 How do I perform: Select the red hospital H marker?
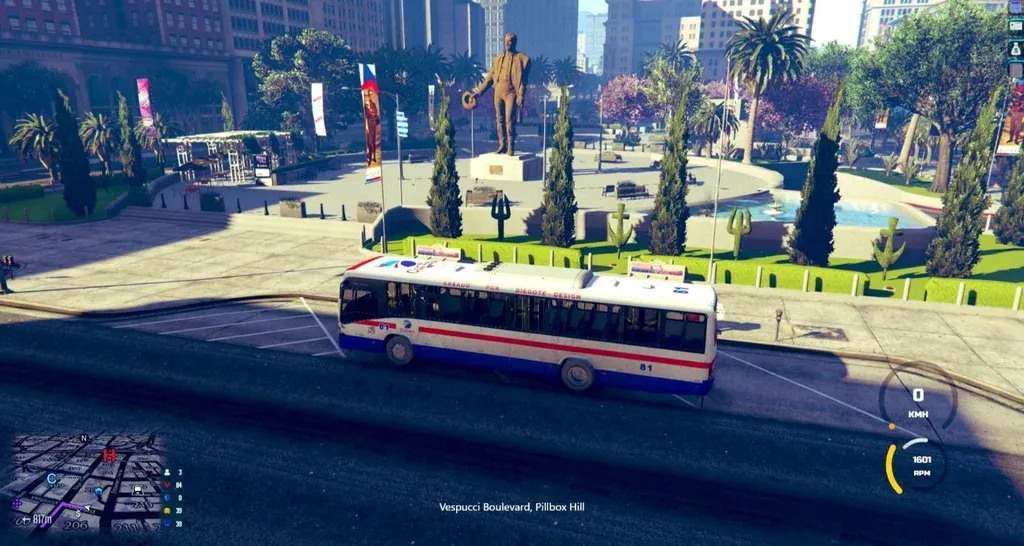click(x=109, y=456)
